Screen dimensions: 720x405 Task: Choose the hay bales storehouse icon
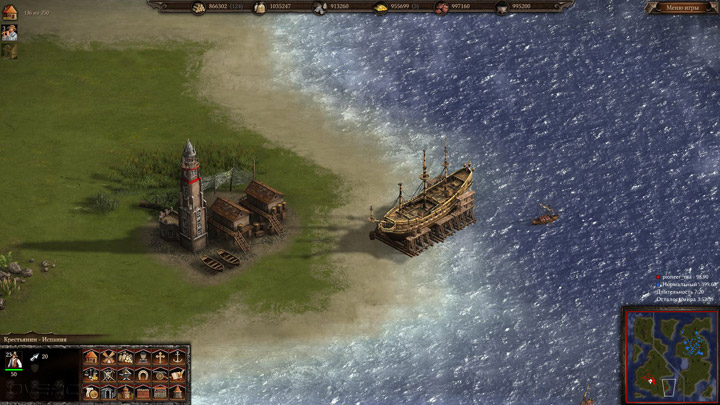click(x=126, y=358)
